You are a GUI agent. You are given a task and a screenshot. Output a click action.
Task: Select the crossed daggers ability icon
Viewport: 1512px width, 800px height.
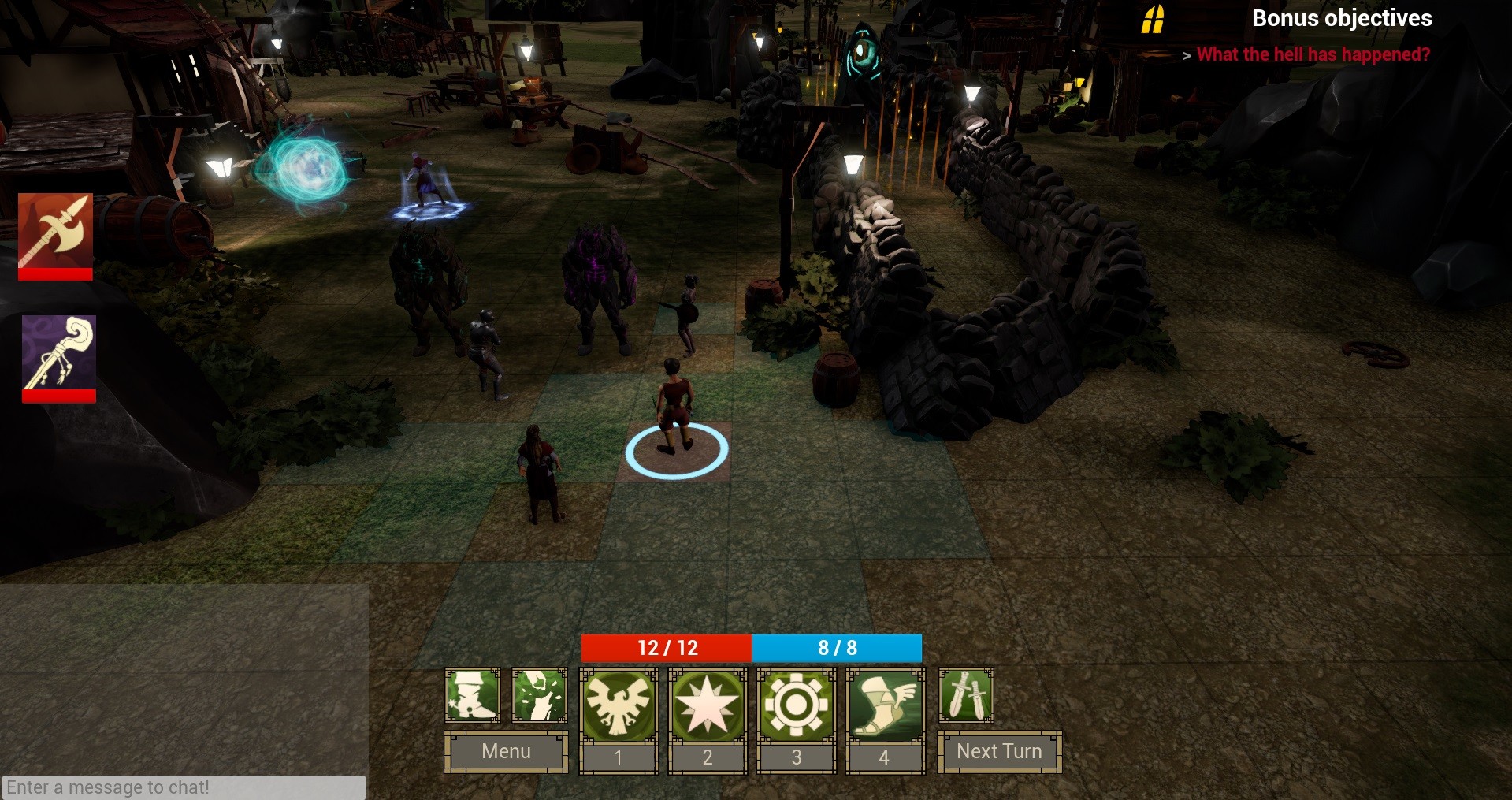click(966, 696)
